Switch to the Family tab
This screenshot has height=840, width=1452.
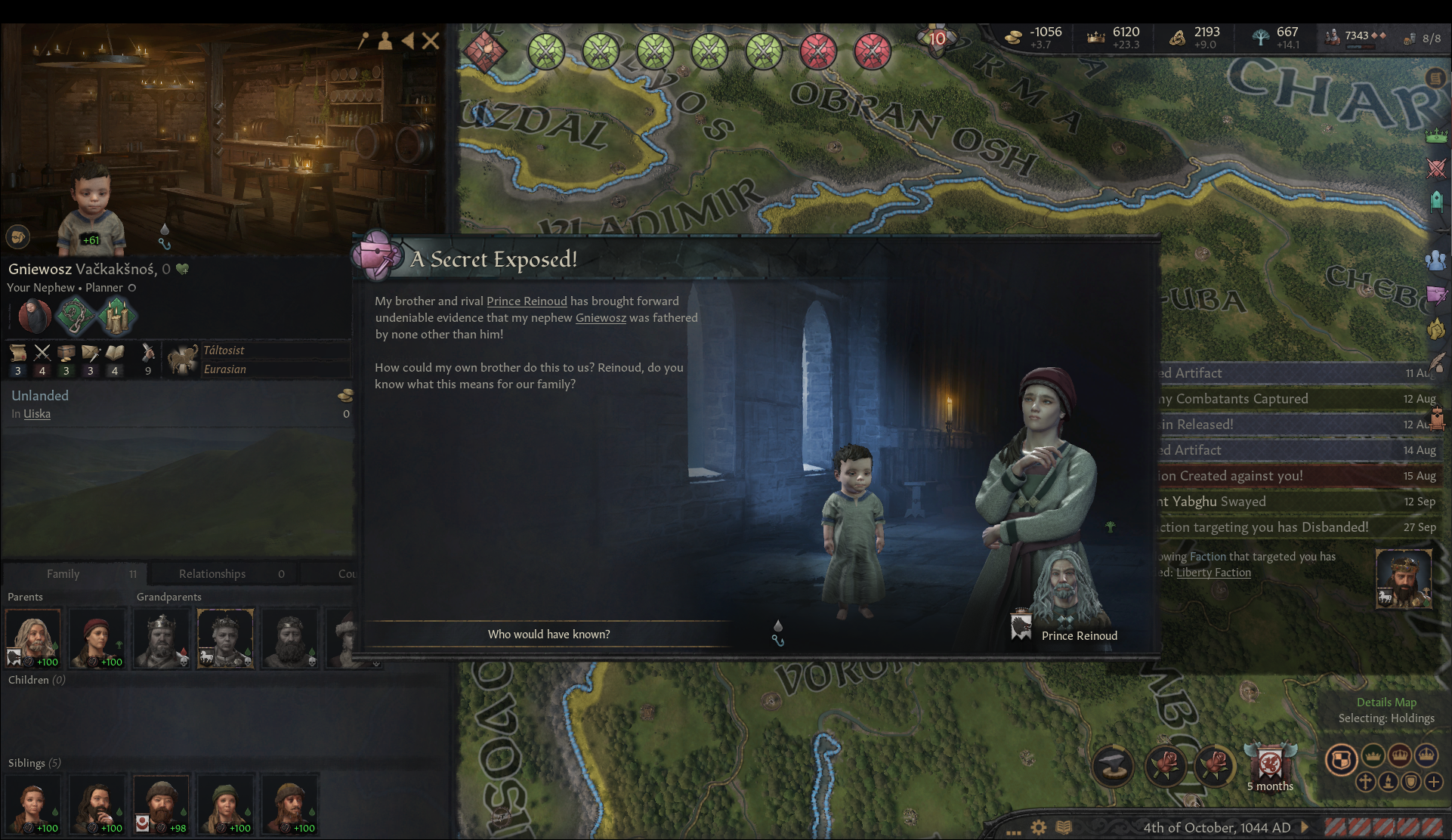click(x=63, y=573)
